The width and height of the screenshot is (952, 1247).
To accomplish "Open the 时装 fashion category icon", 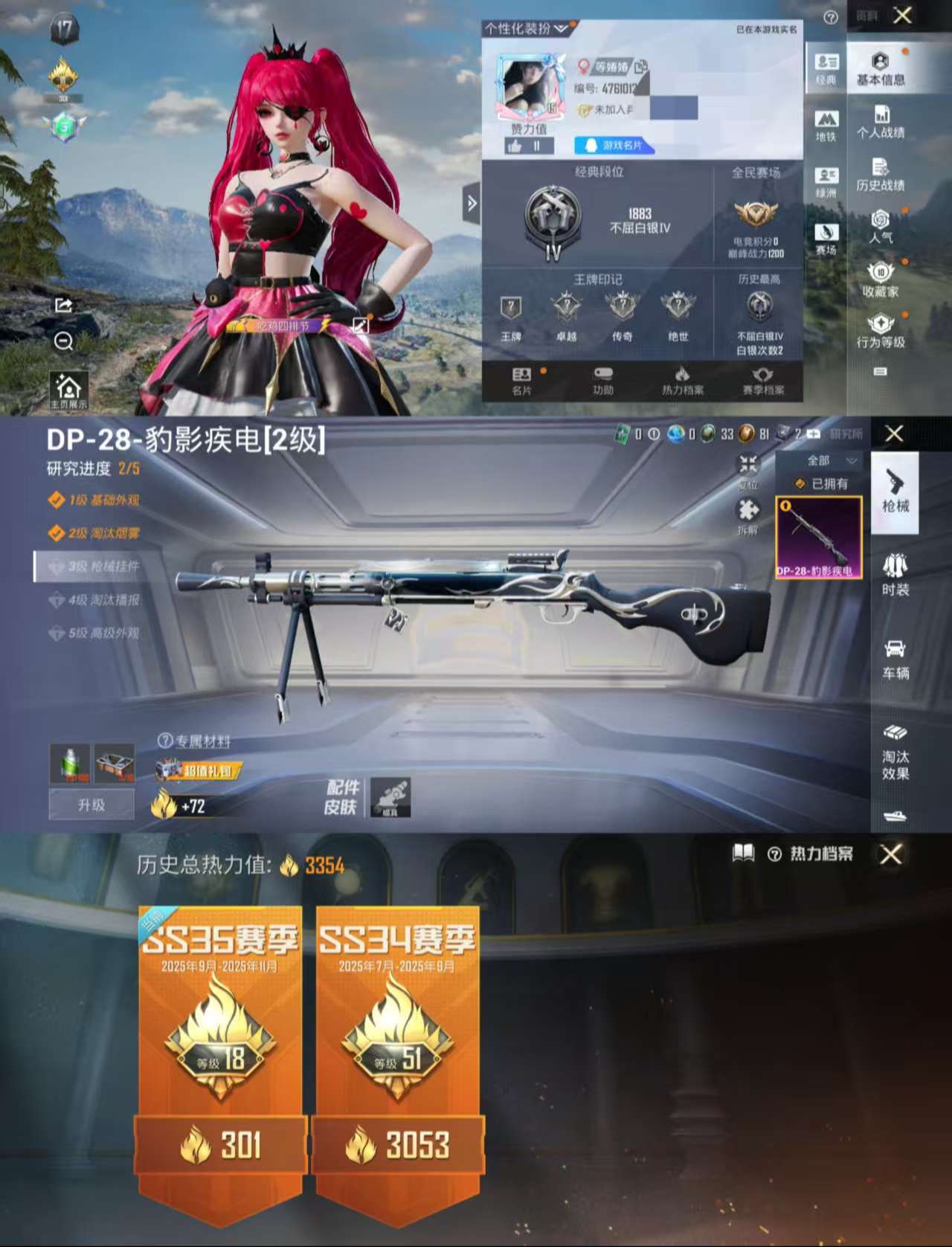I will click(893, 573).
